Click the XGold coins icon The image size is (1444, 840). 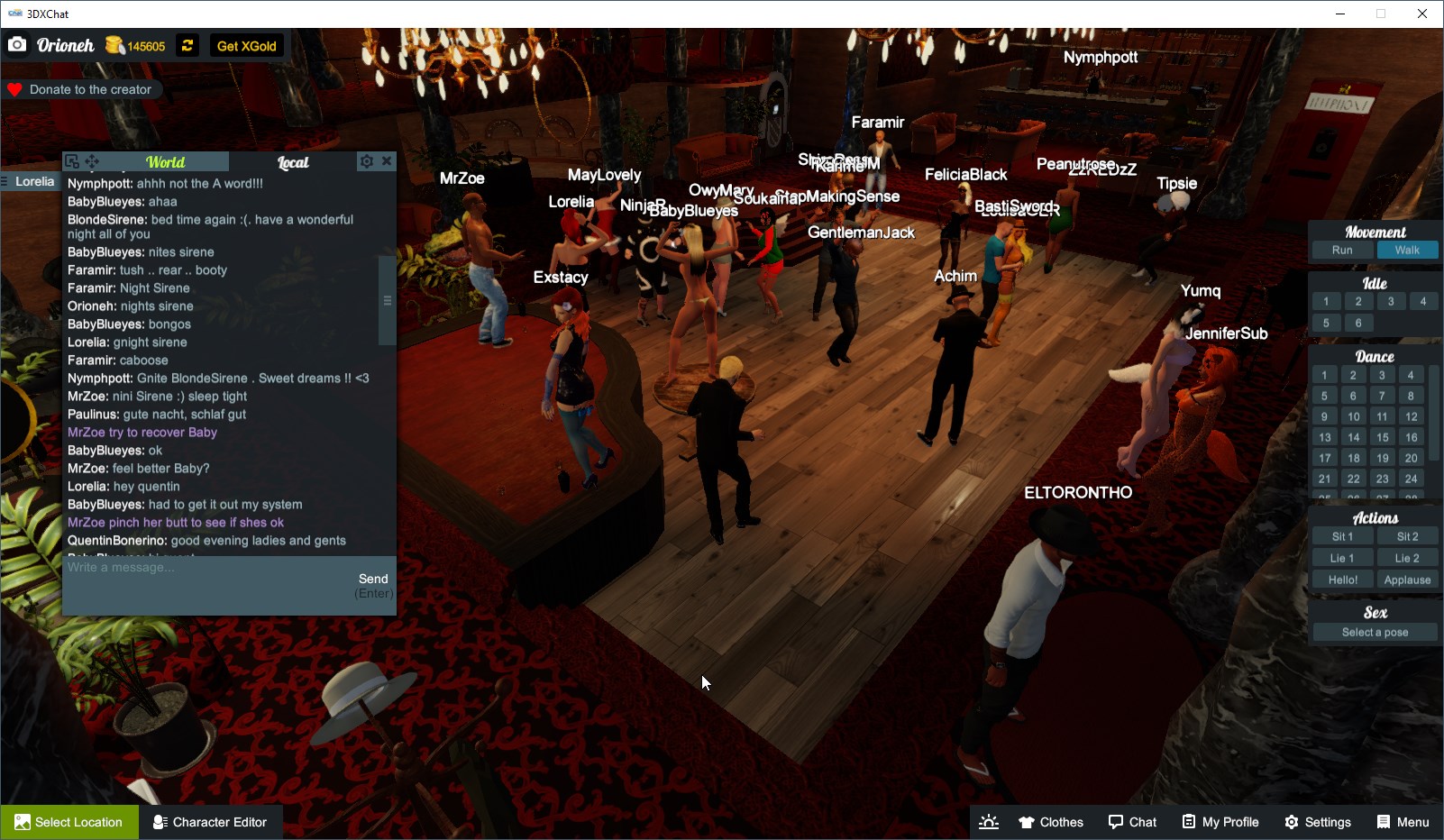[114, 44]
